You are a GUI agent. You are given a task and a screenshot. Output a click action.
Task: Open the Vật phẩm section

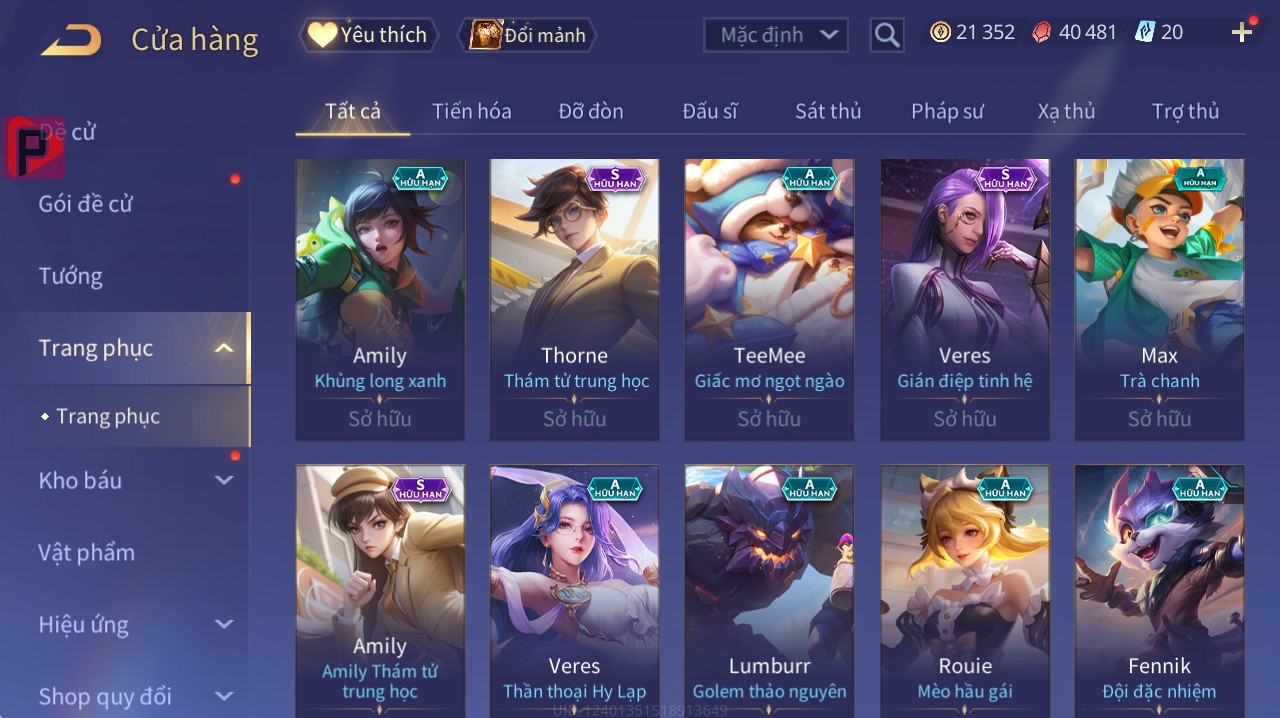(x=86, y=553)
